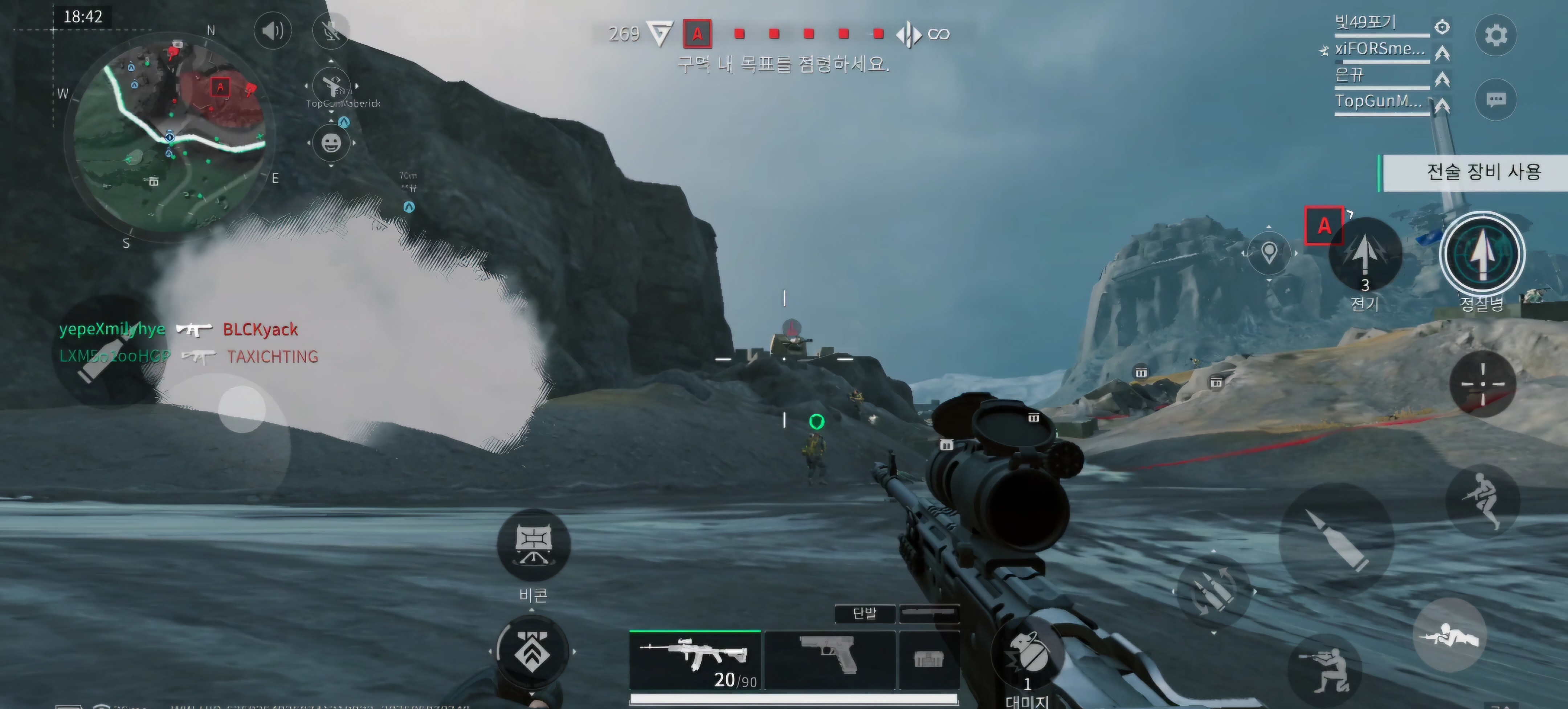Select the primary rifle weapon slot
This screenshot has width=1568, height=709.
695,660
